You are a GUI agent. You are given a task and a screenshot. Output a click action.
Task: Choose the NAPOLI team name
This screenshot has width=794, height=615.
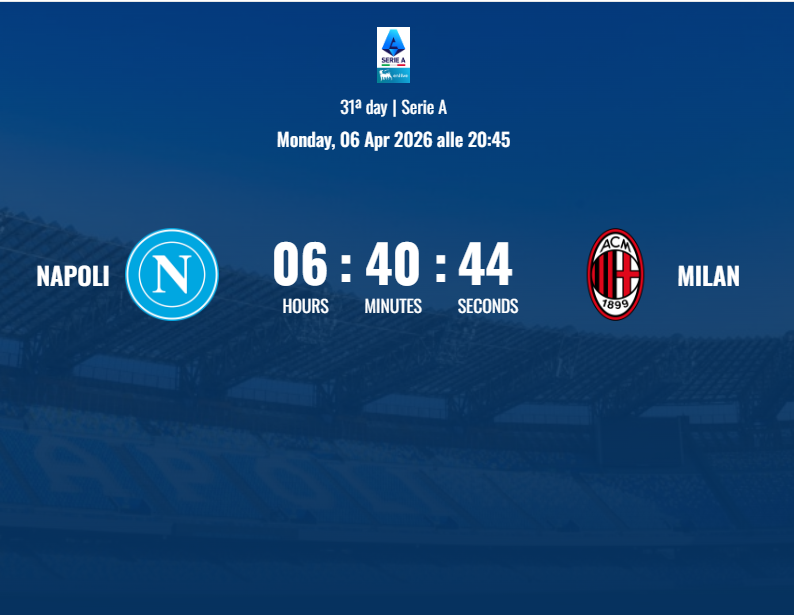click(x=73, y=276)
